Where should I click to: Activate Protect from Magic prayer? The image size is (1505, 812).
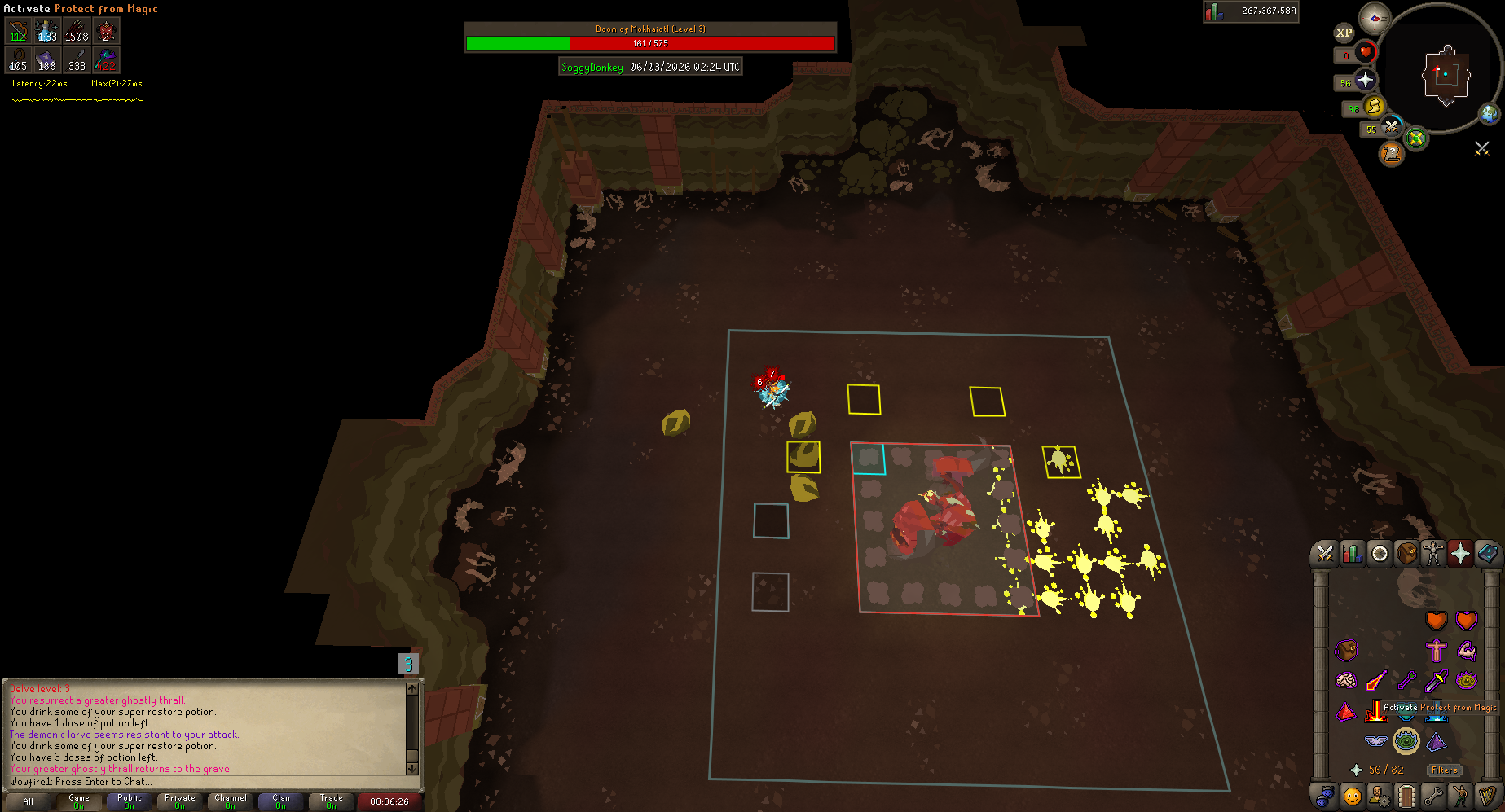(1375, 712)
